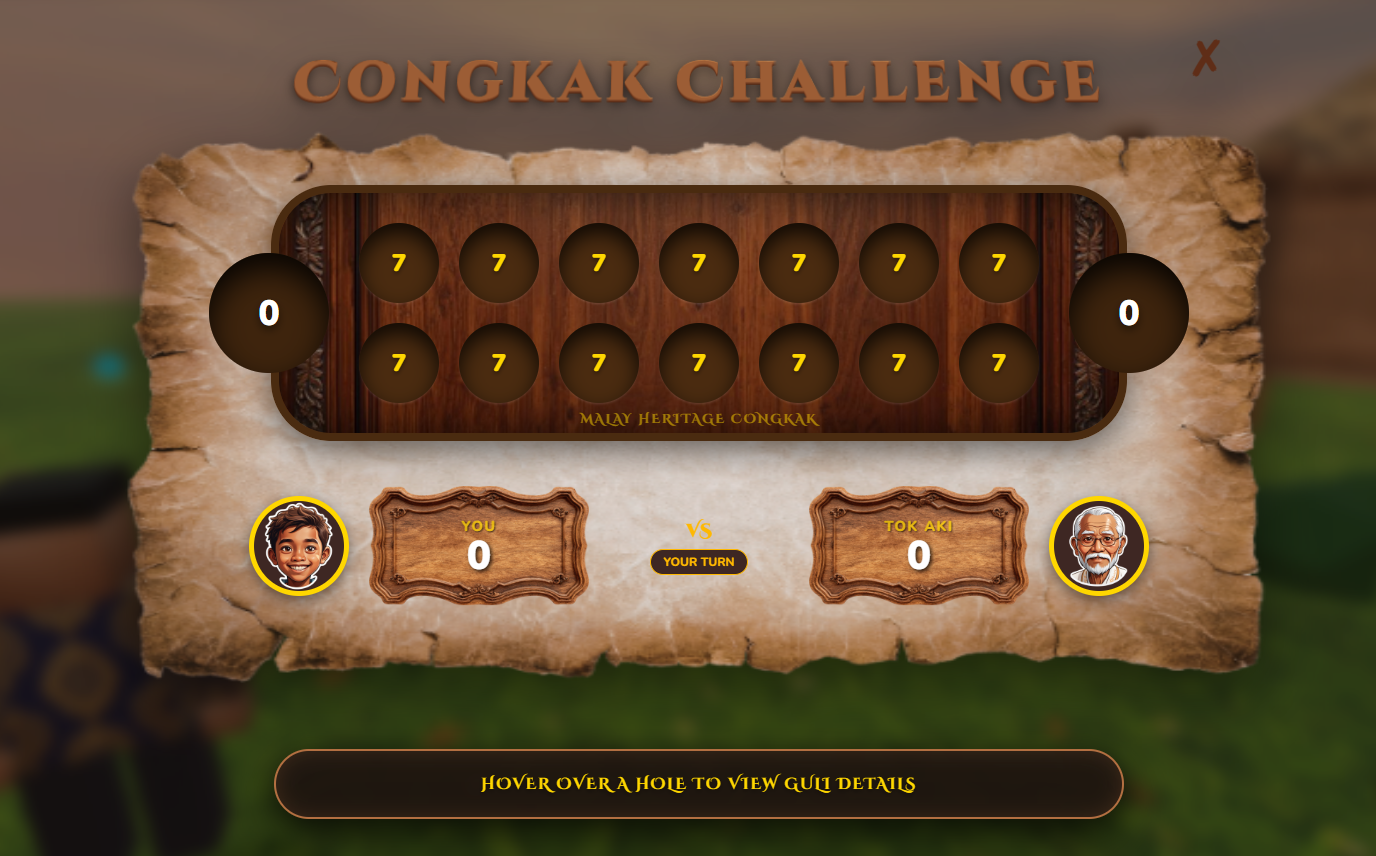Click the MALAY HERITAGE CONGKAK label
Screen dimensions: 1376x856
point(699,420)
